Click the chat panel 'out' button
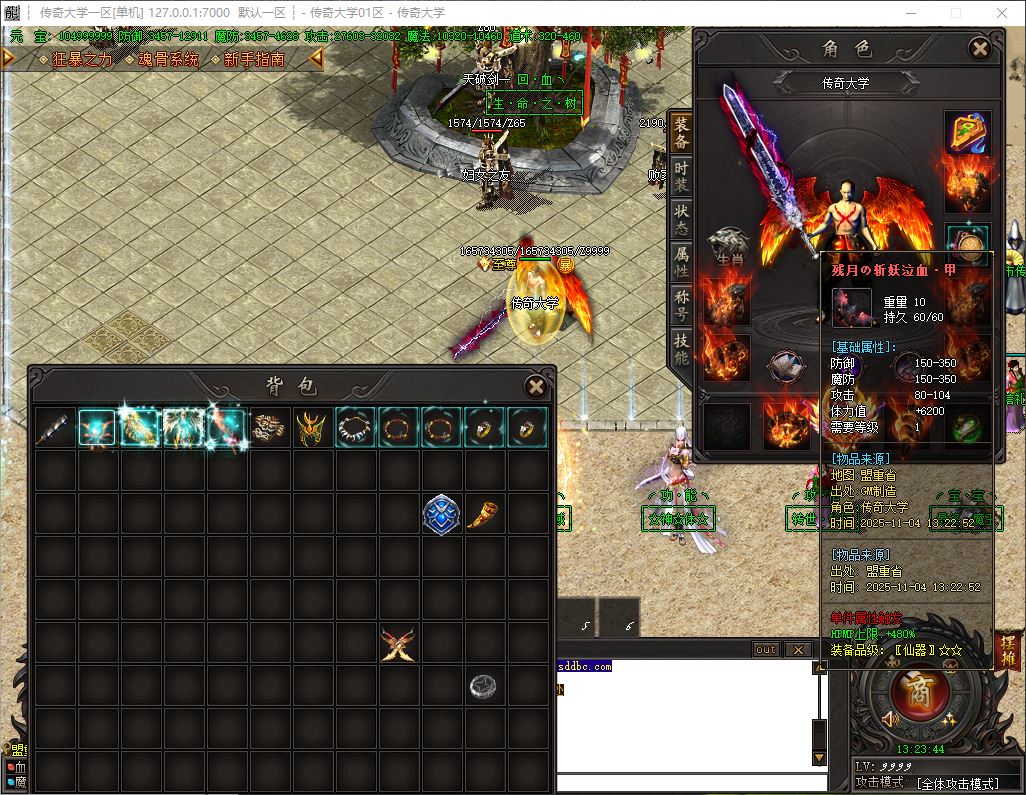 765,650
